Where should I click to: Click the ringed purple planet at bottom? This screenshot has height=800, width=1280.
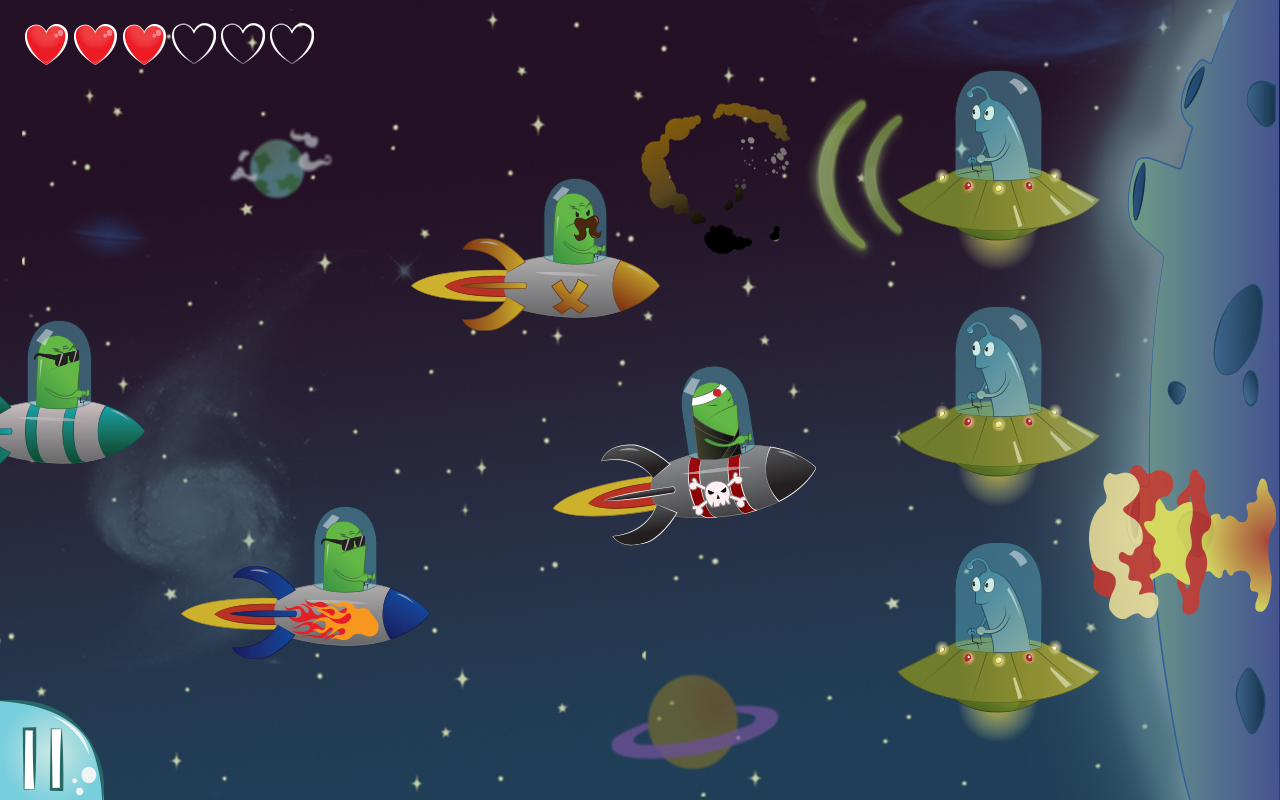(x=690, y=720)
